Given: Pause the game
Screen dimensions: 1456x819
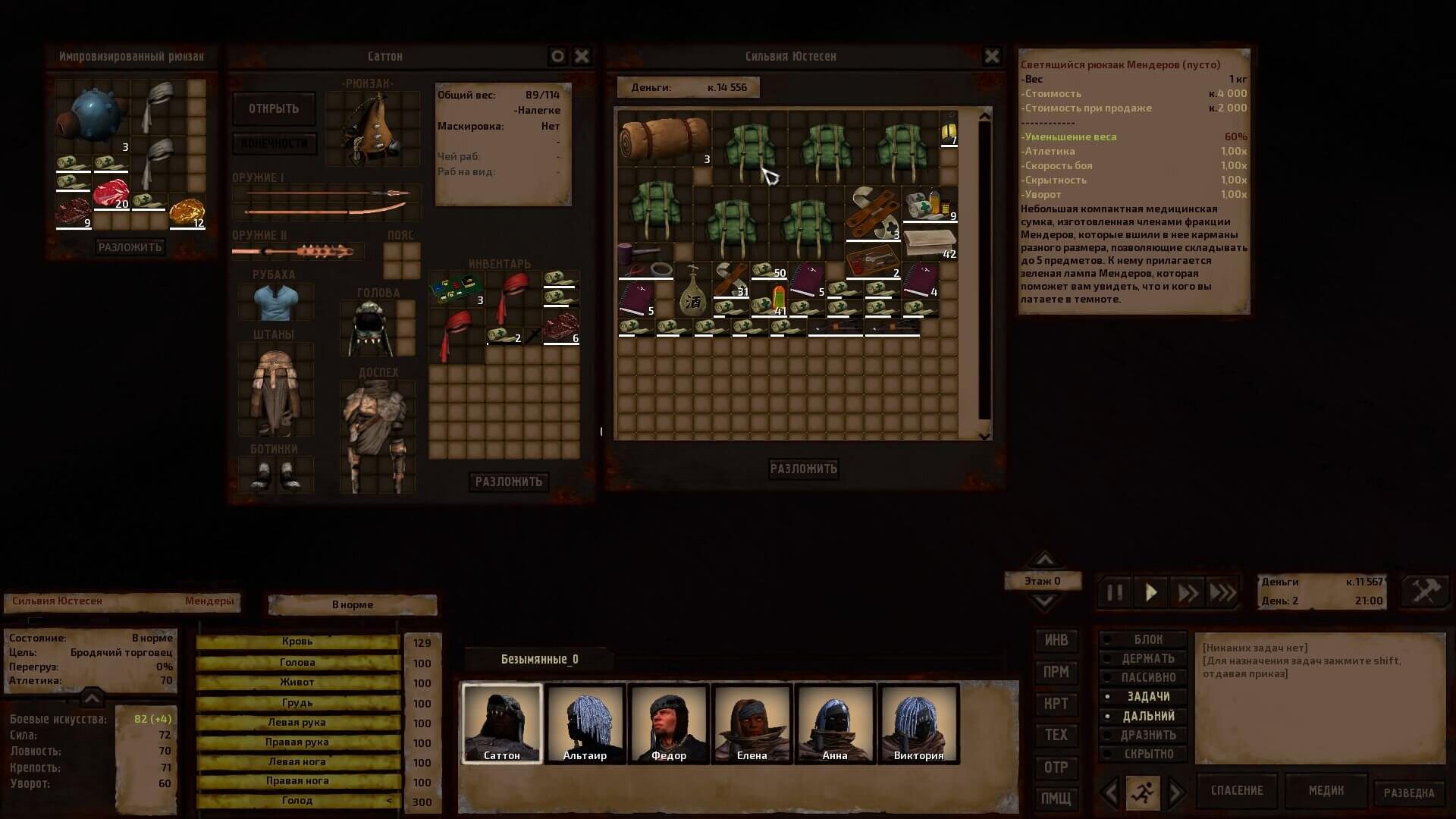Looking at the screenshot, I should [x=1114, y=592].
